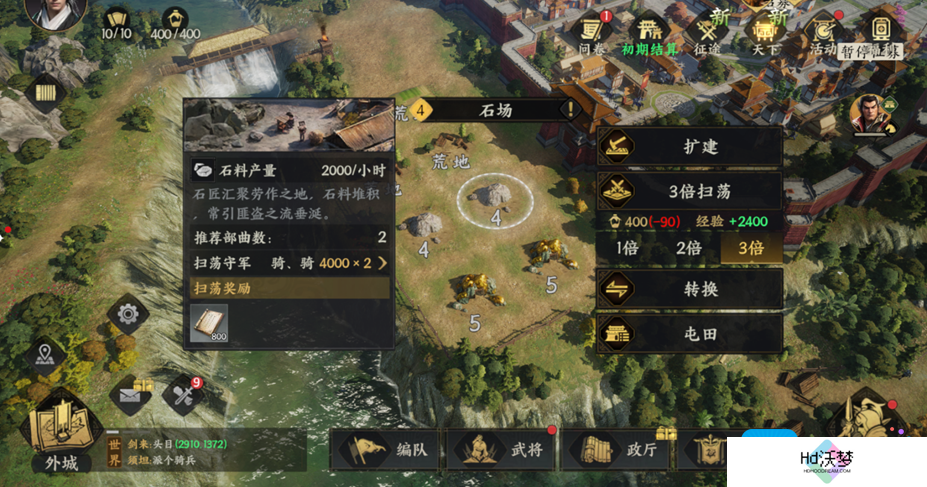
Task: Start the 3倍扫荡 sweep
Action: 689,190
